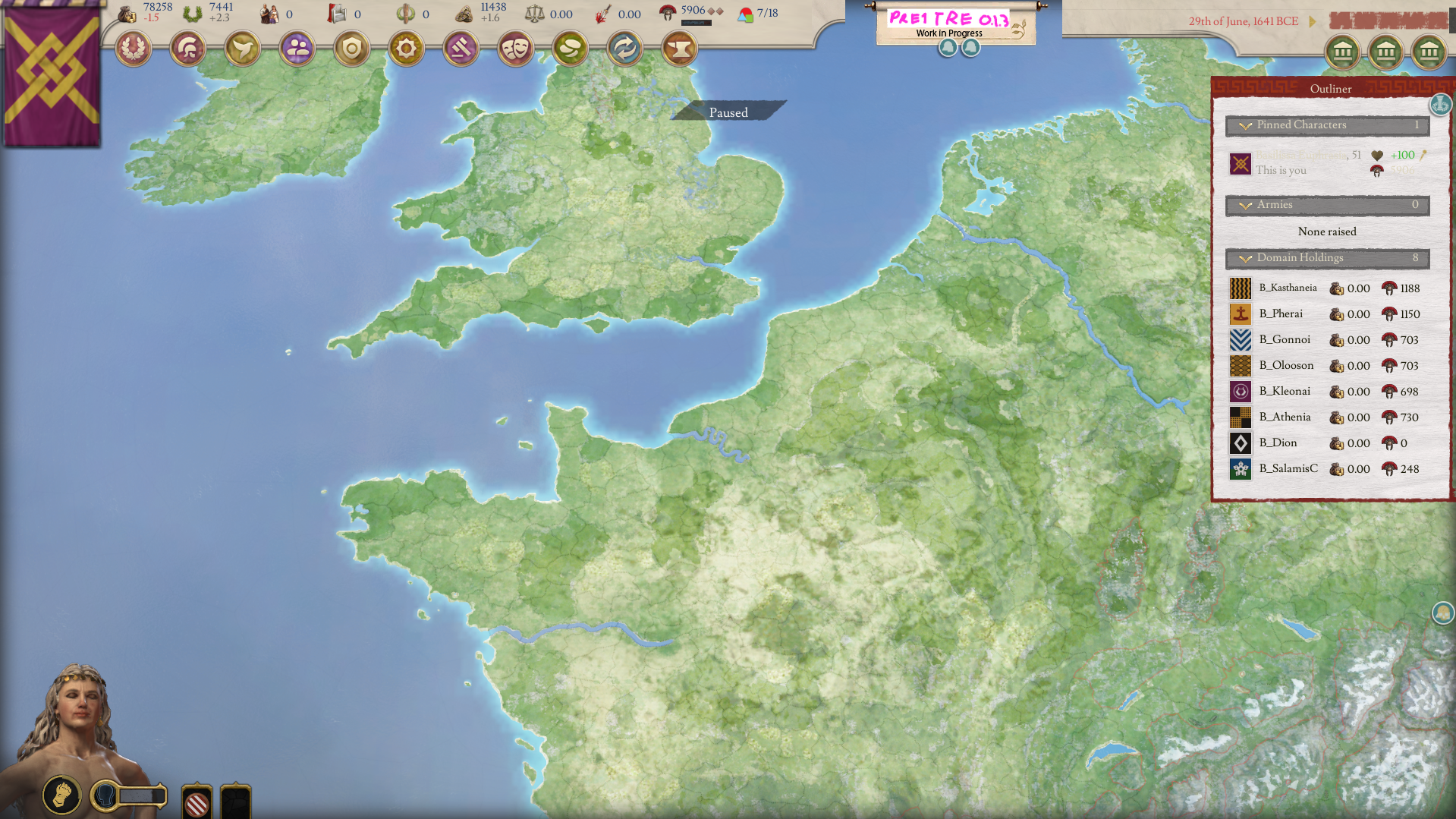Viewport: 1456px width, 819px height.
Task: Open the sun emblem menu
Action: point(407,49)
